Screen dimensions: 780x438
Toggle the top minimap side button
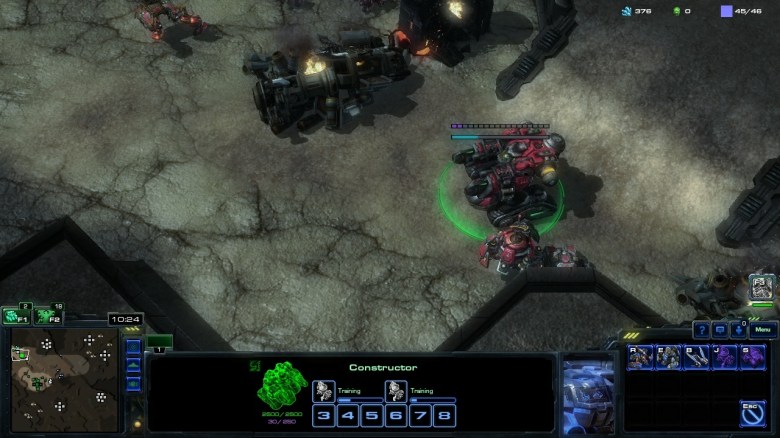click(133, 347)
